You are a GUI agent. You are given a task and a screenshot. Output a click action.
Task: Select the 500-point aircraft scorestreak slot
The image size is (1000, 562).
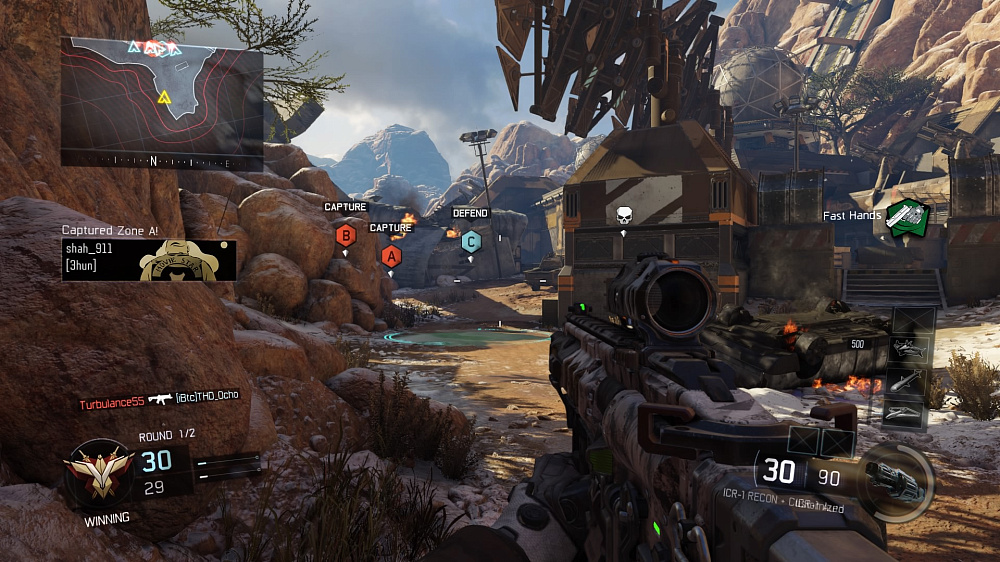pyautogui.click(x=910, y=349)
